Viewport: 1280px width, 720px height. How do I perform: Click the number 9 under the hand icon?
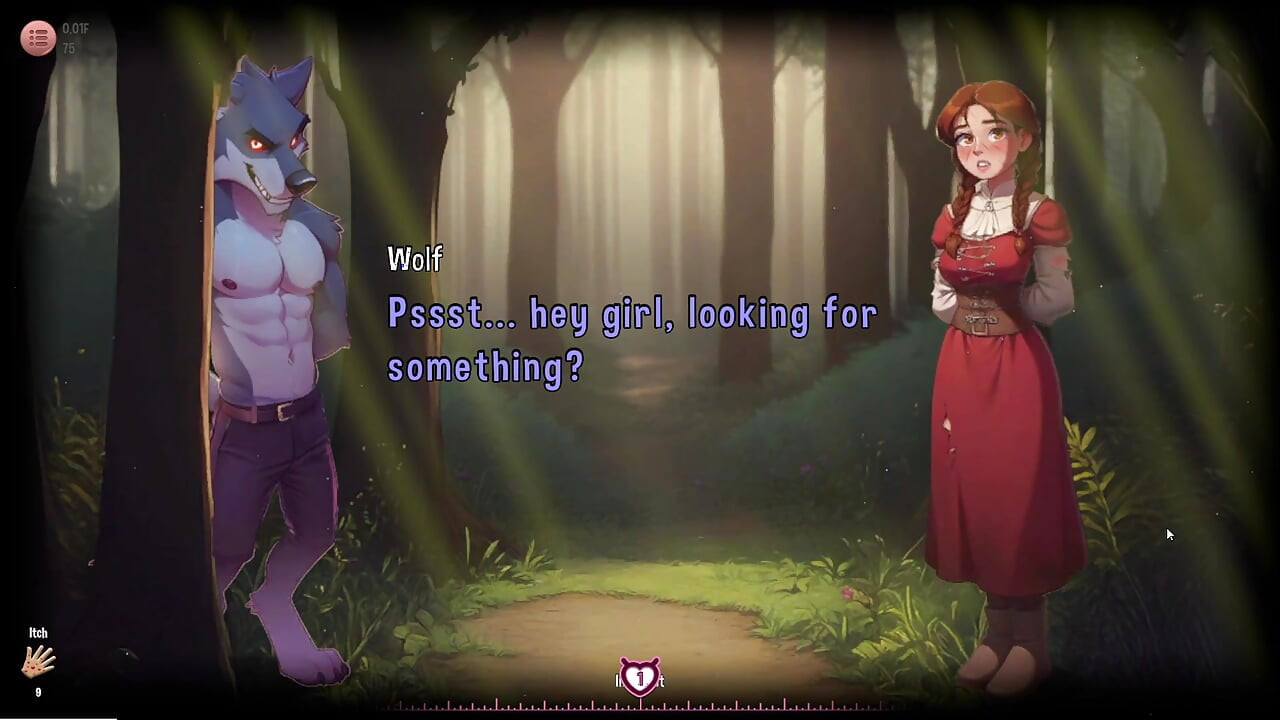38,691
